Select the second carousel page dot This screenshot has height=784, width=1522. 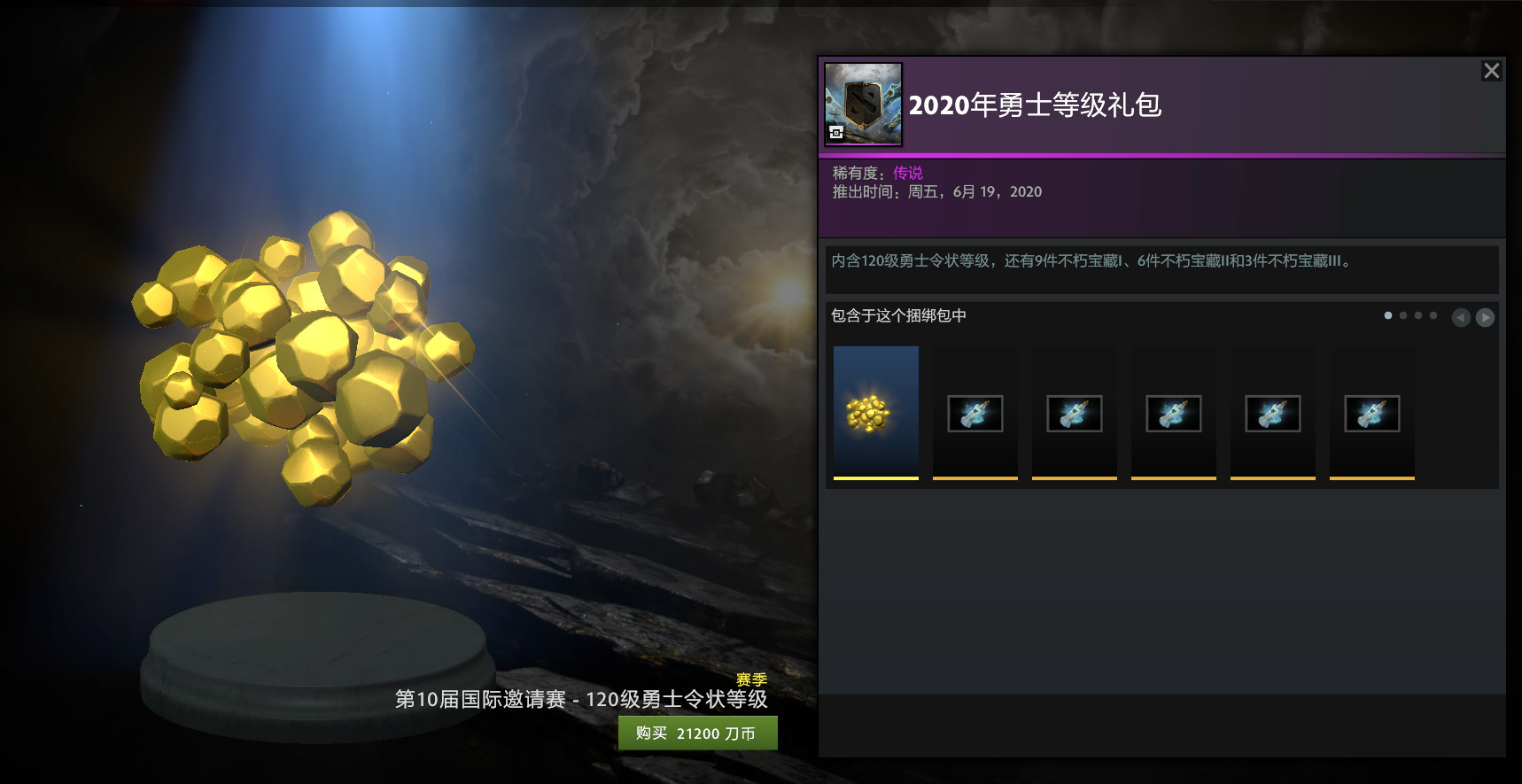pyautogui.click(x=1403, y=315)
